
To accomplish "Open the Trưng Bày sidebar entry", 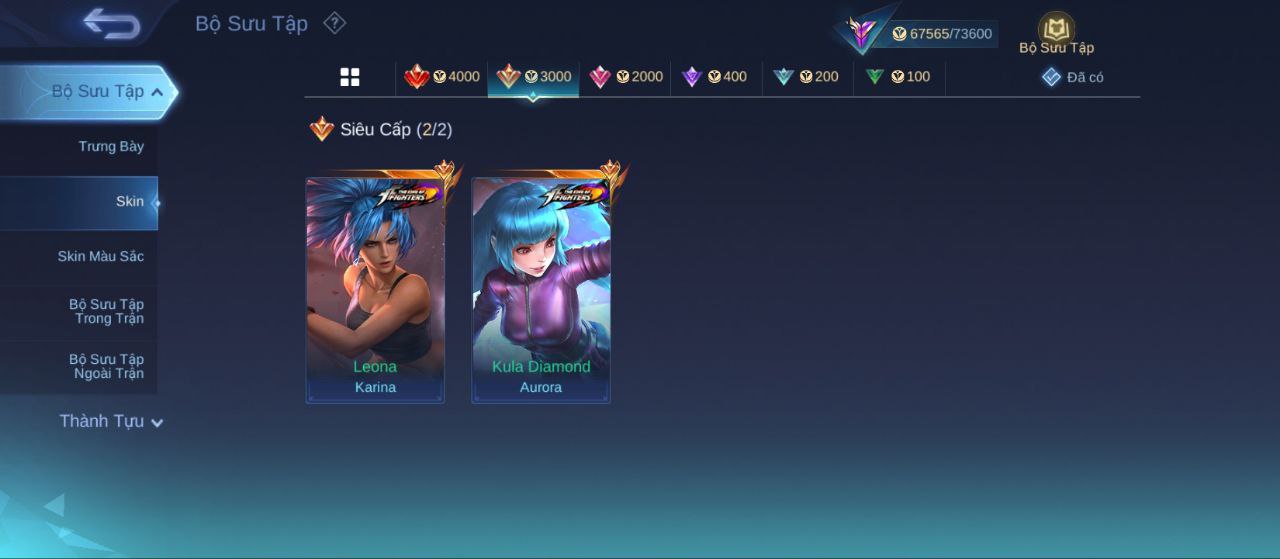I will (111, 147).
